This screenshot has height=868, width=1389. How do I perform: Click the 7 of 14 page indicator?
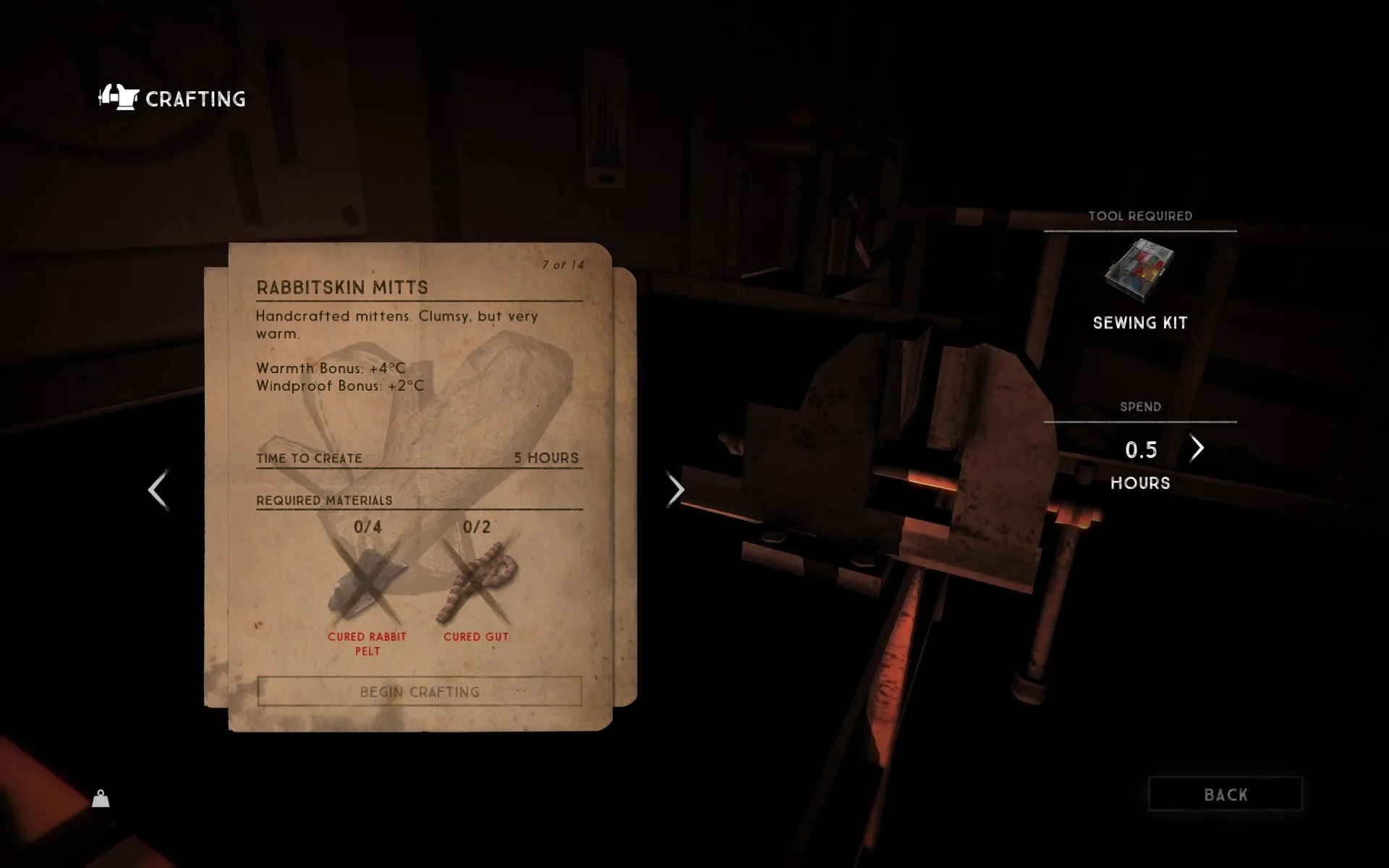click(562, 265)
